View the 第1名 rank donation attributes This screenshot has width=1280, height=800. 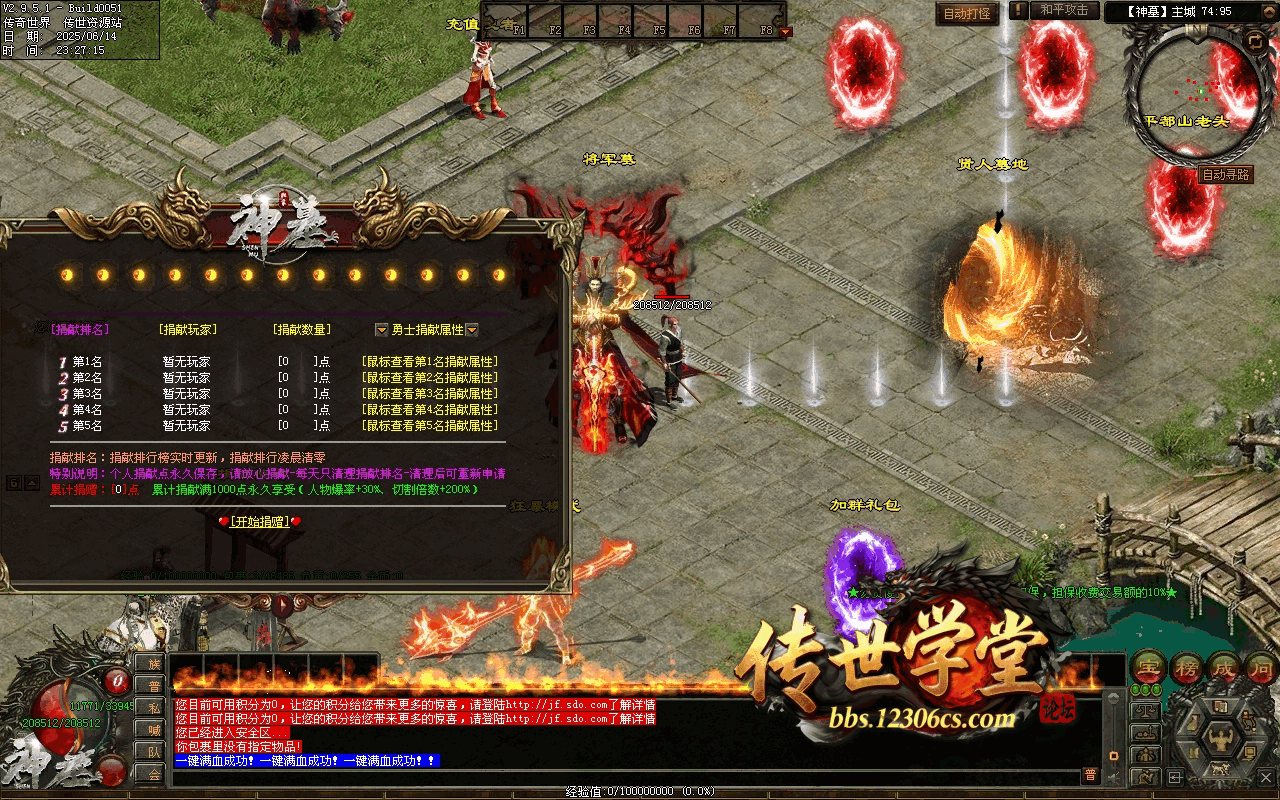[429, 362]
